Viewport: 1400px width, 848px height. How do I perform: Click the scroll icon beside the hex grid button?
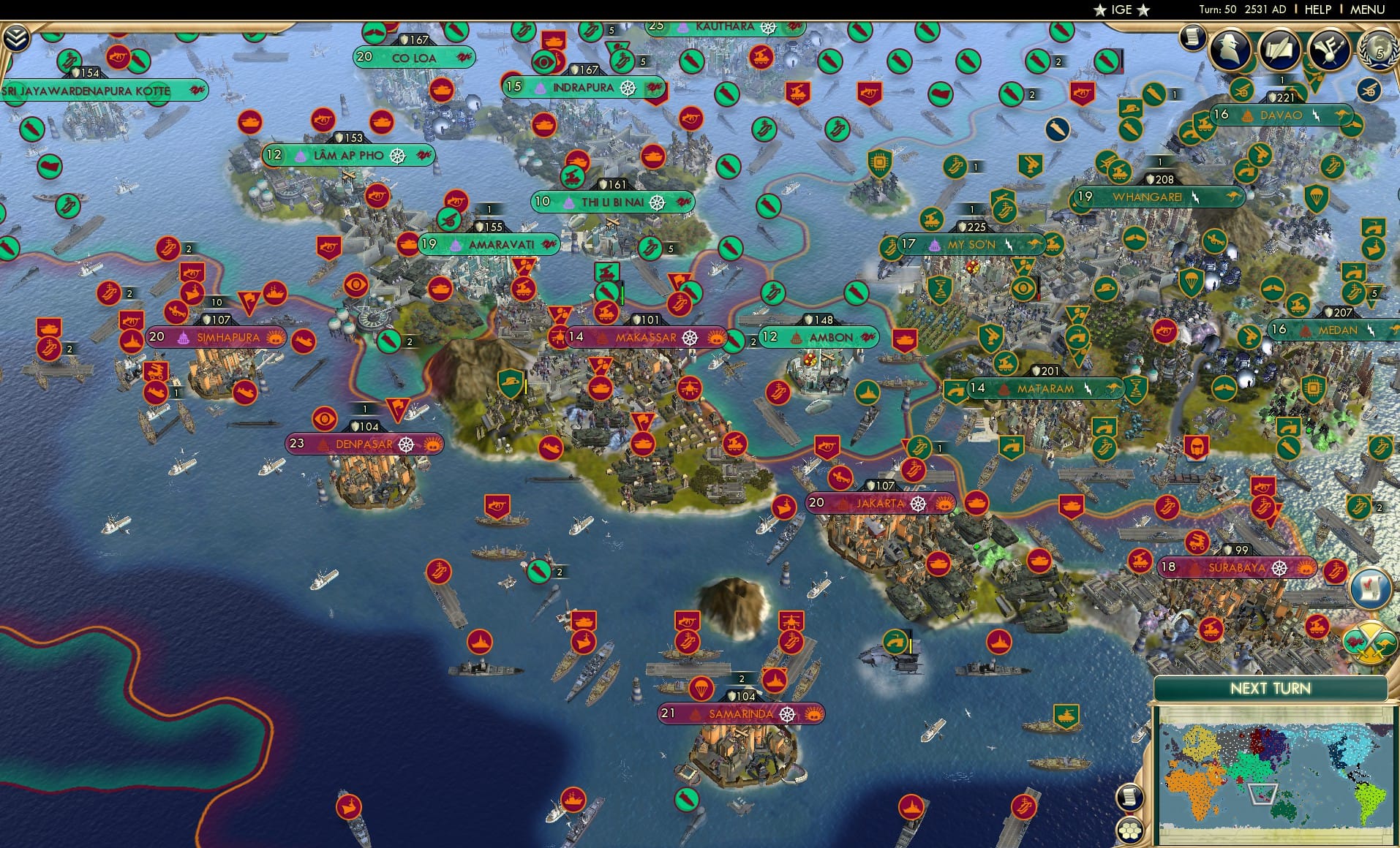[1129, 796]
